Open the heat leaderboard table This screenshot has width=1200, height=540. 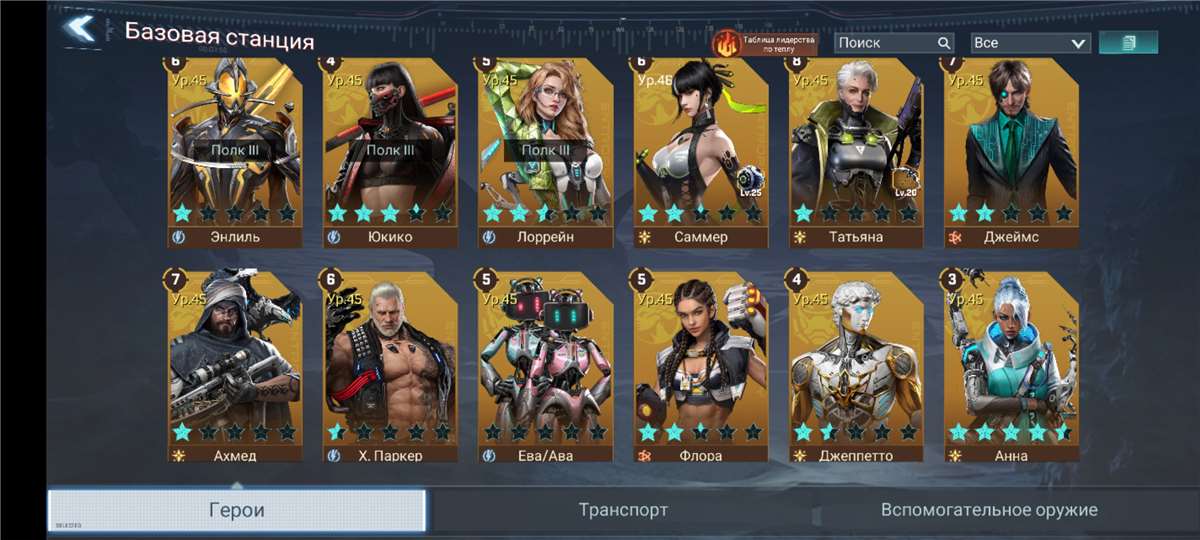764,43
